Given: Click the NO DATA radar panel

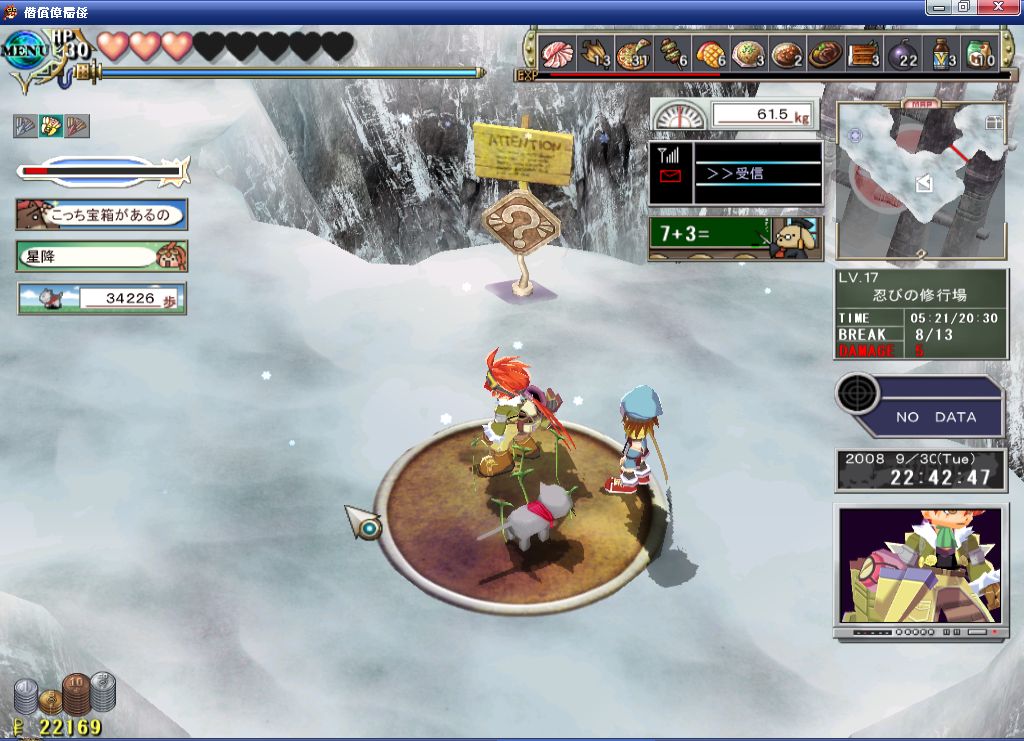Looking at the screenshot, I should point(919,406).
